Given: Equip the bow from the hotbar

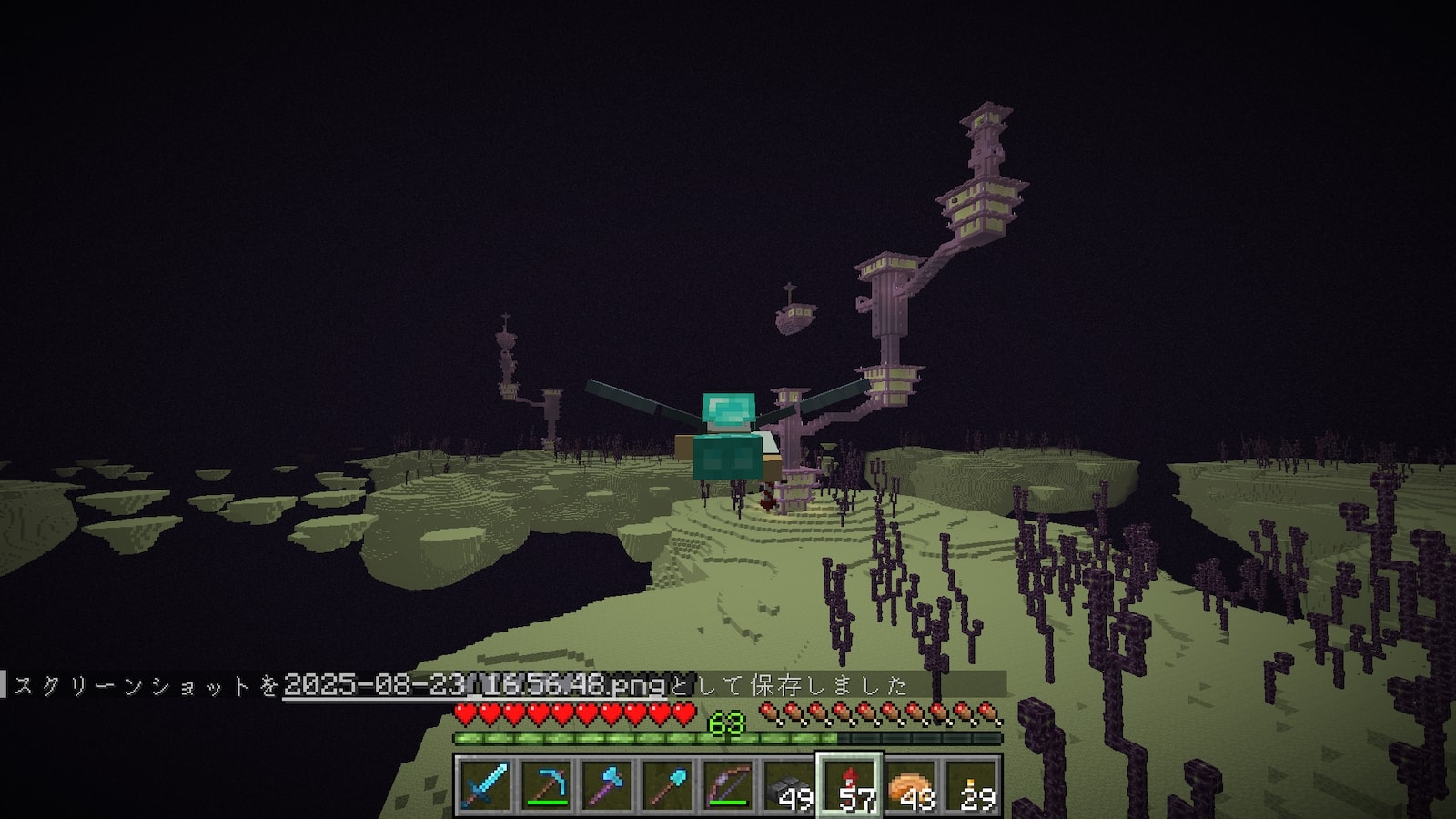Looking at the screenshot, I should click(728, 784).
